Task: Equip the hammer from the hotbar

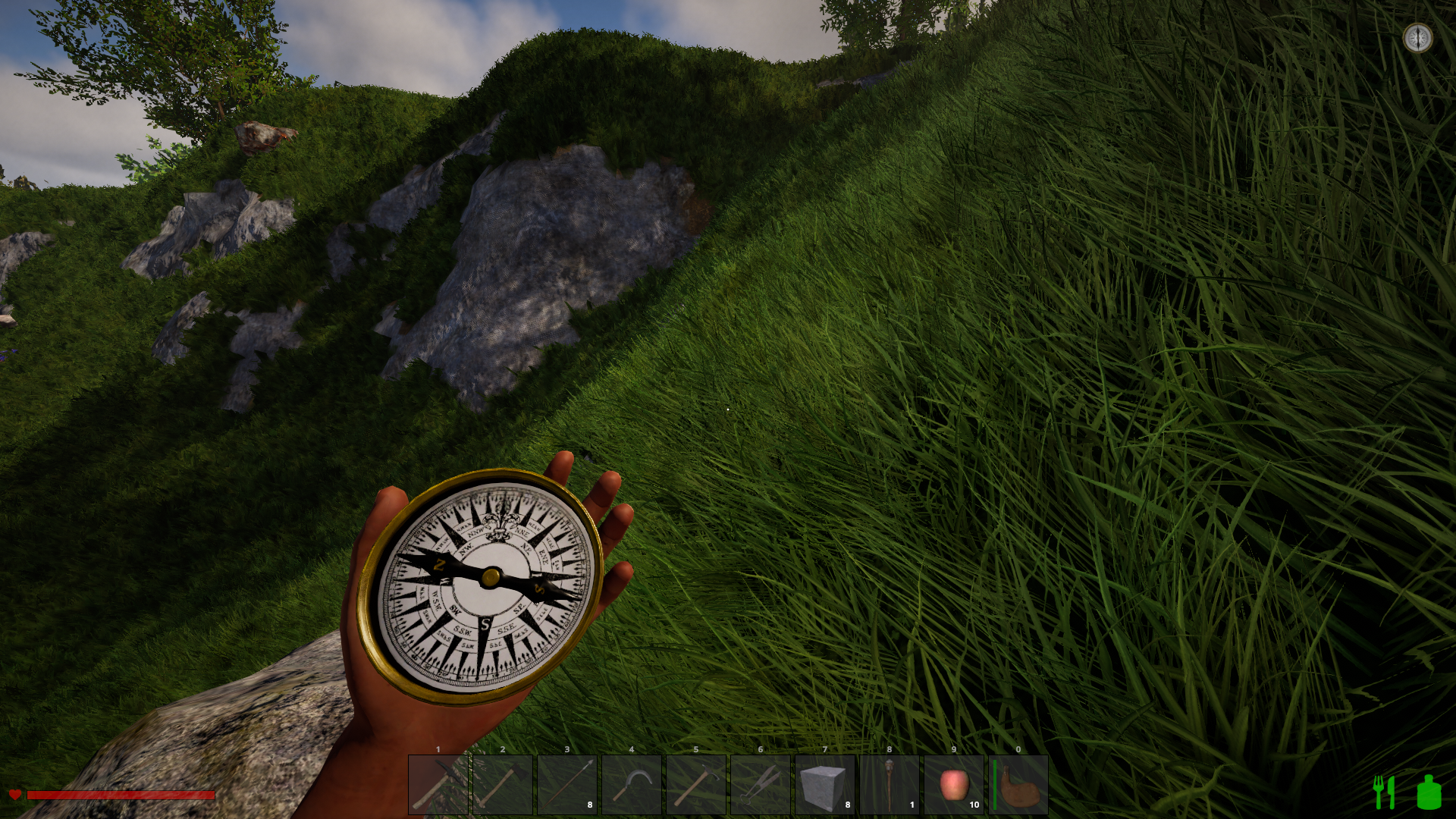Action: click(696, 785)
